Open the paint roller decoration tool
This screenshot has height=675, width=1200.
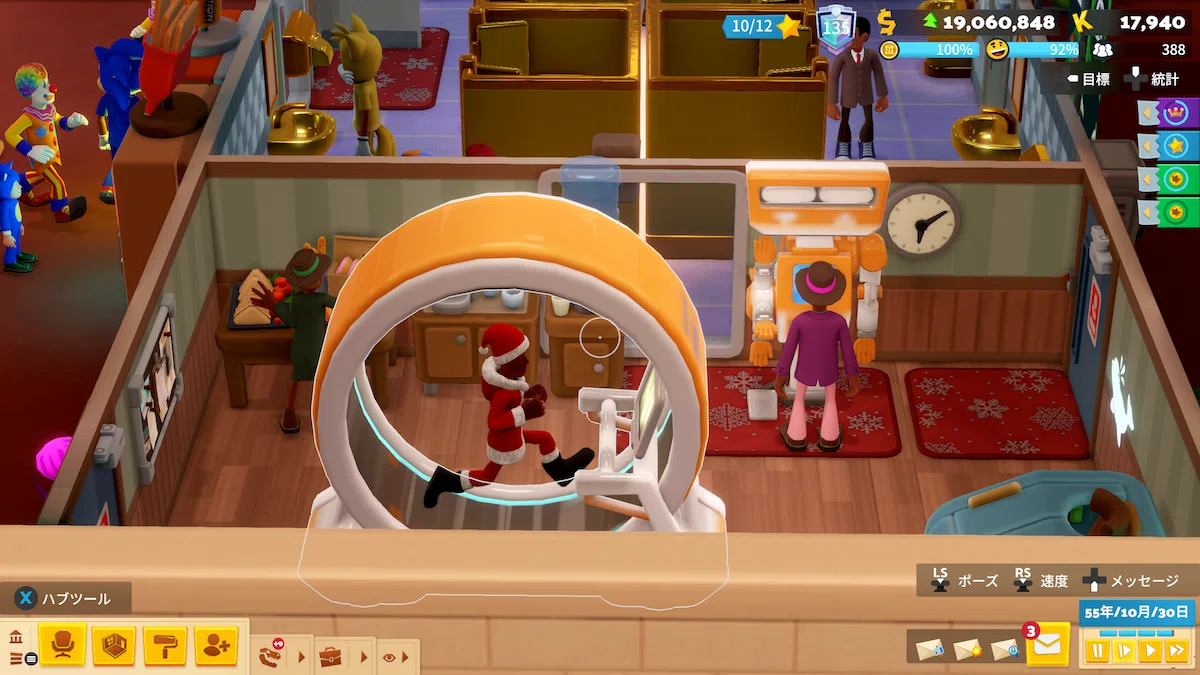[x=165, y=645]
